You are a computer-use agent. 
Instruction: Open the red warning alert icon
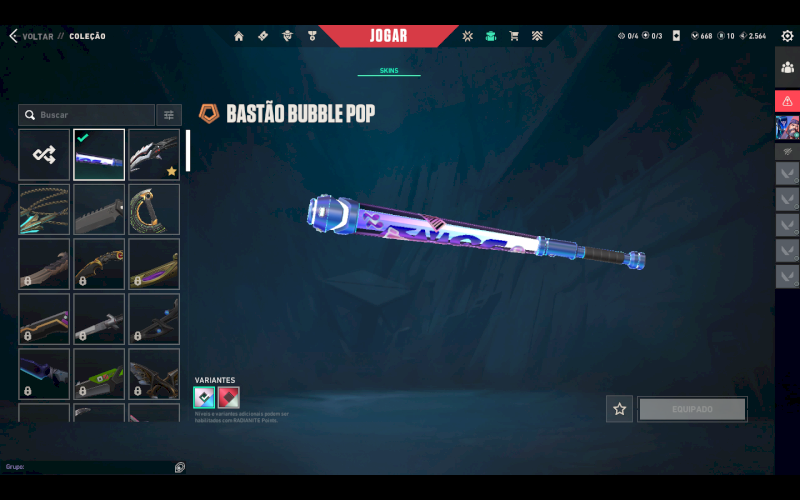click(x=787, y=101)
